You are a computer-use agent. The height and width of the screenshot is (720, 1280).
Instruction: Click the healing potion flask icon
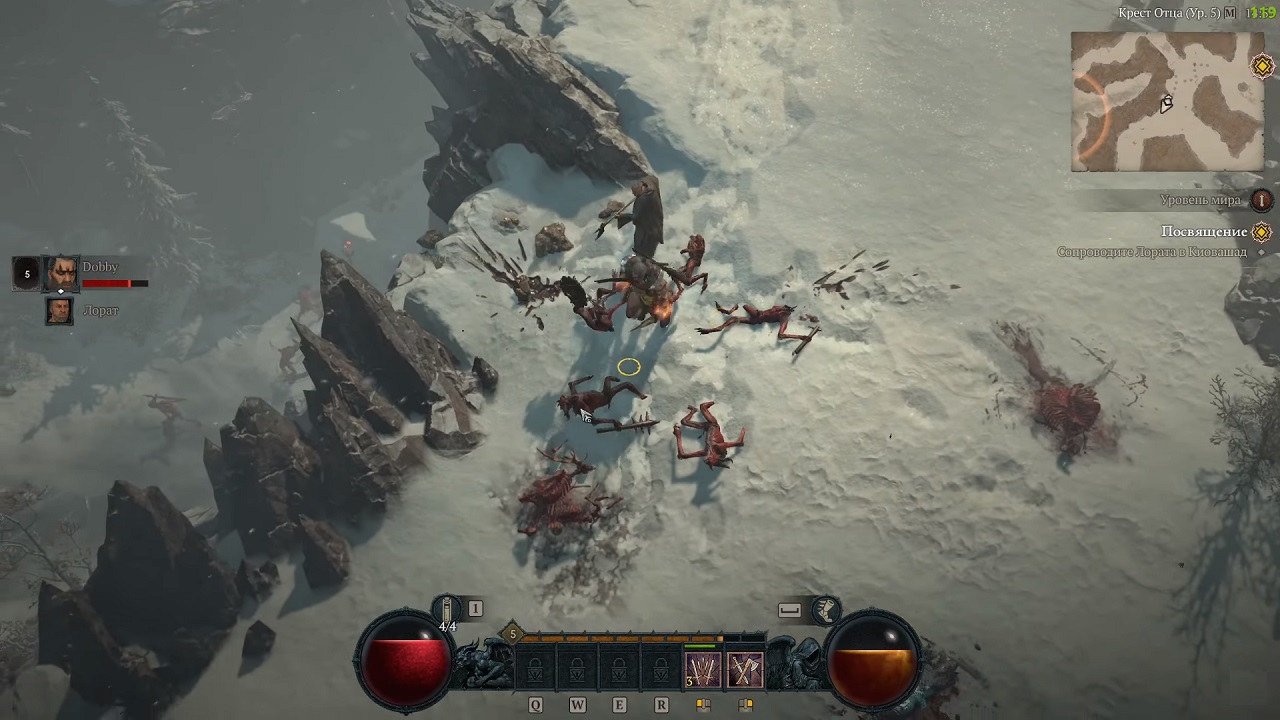446,610
